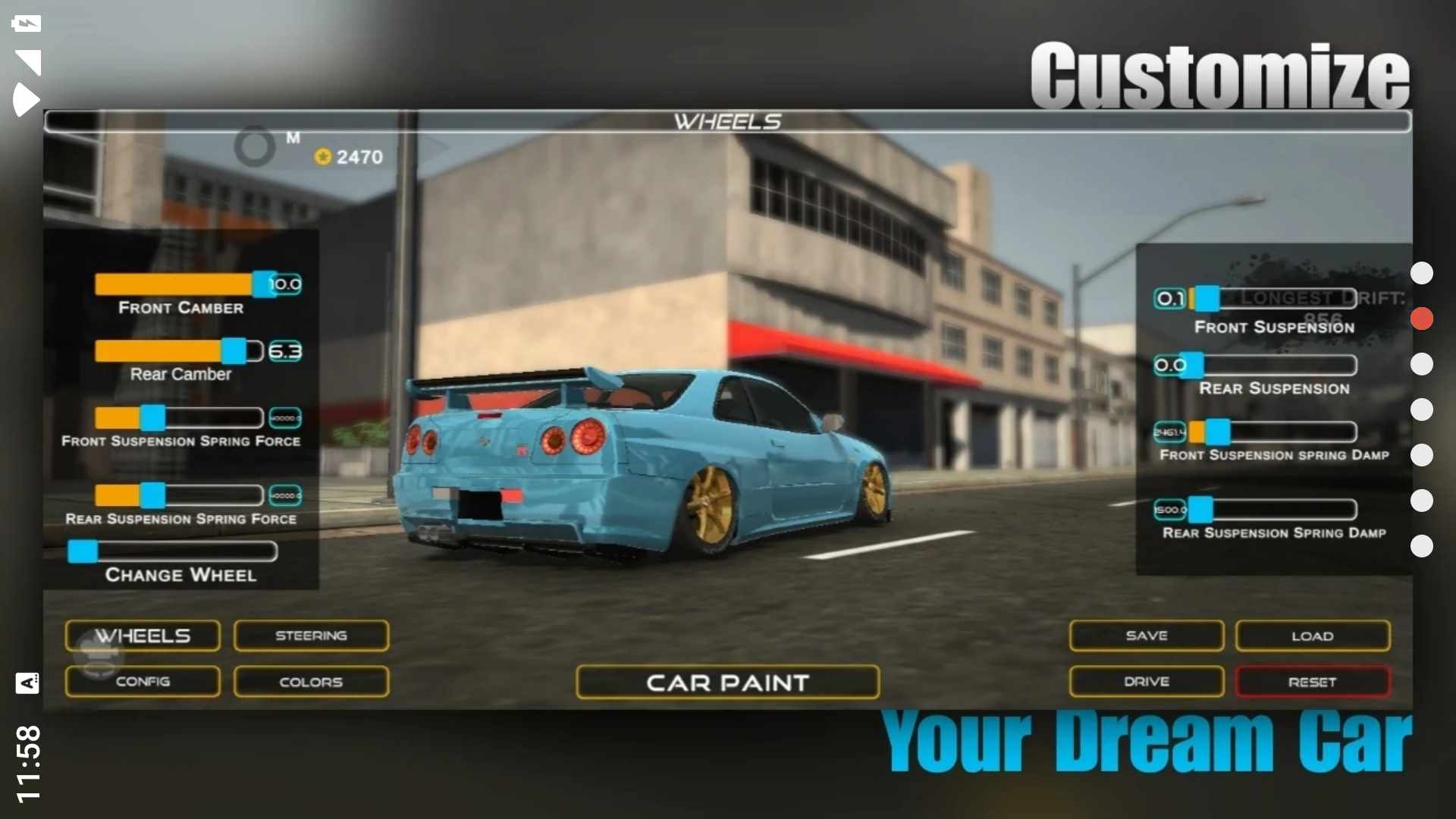1456x819 pixels.
Task: Open the Config menu
Action: [143, 682]
